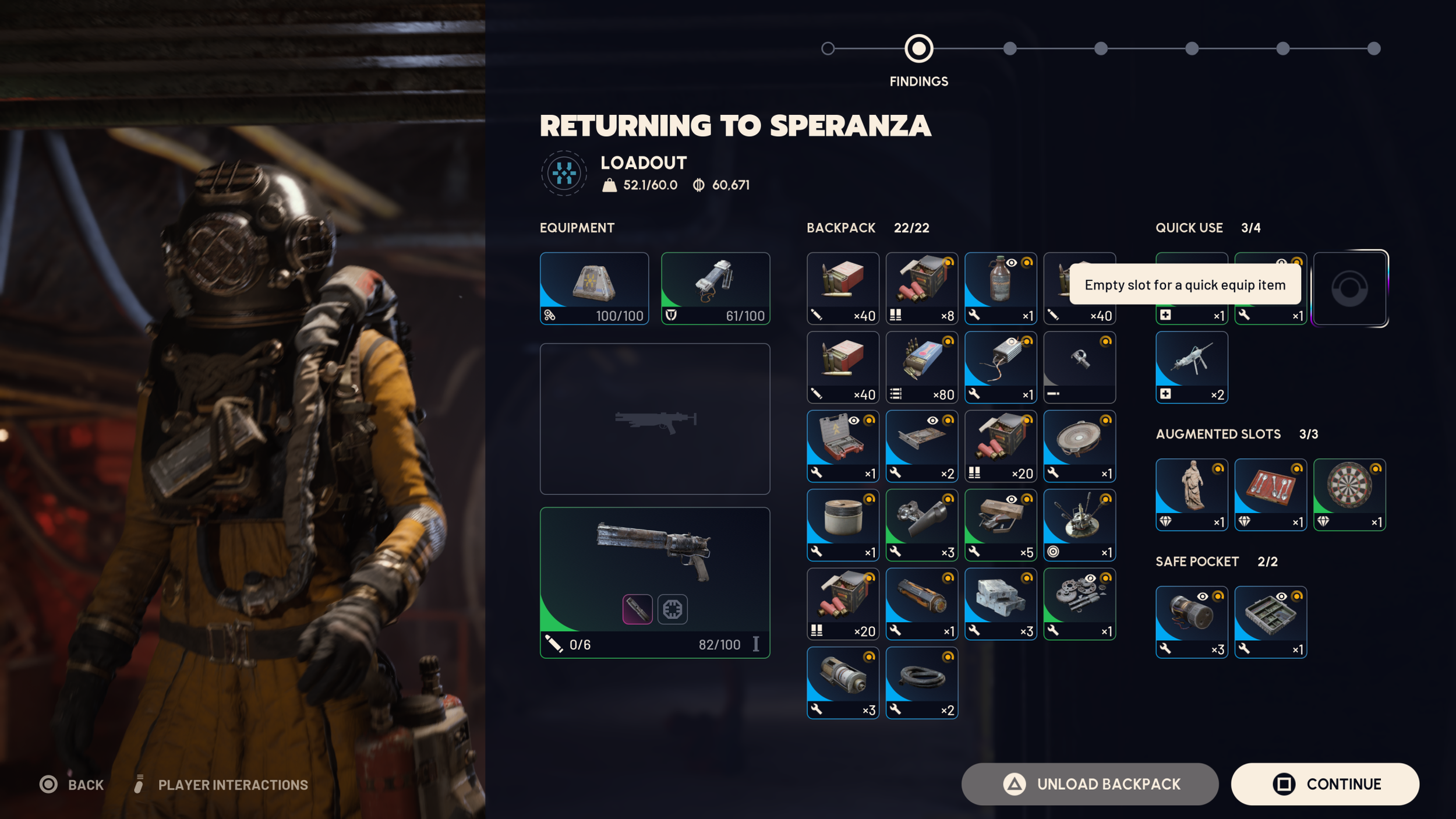Select the empty primary weapon slot
1456x819 pixels.
coord(655,419)
